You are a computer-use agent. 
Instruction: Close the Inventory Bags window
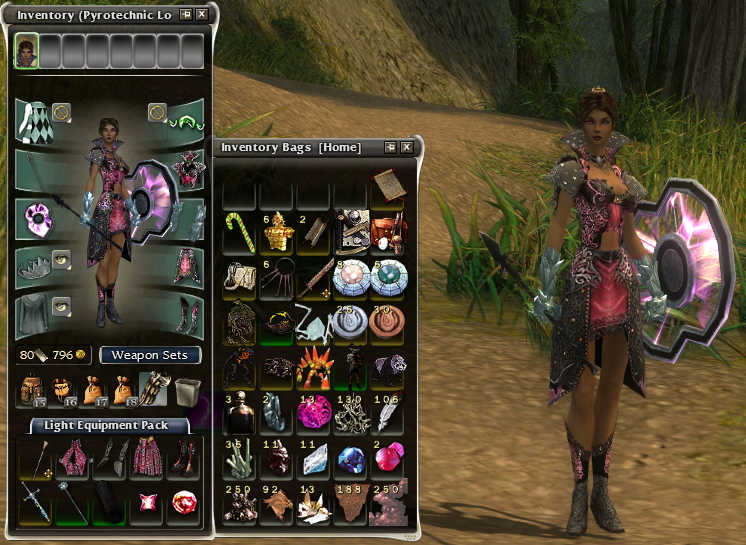pos(407,148)
